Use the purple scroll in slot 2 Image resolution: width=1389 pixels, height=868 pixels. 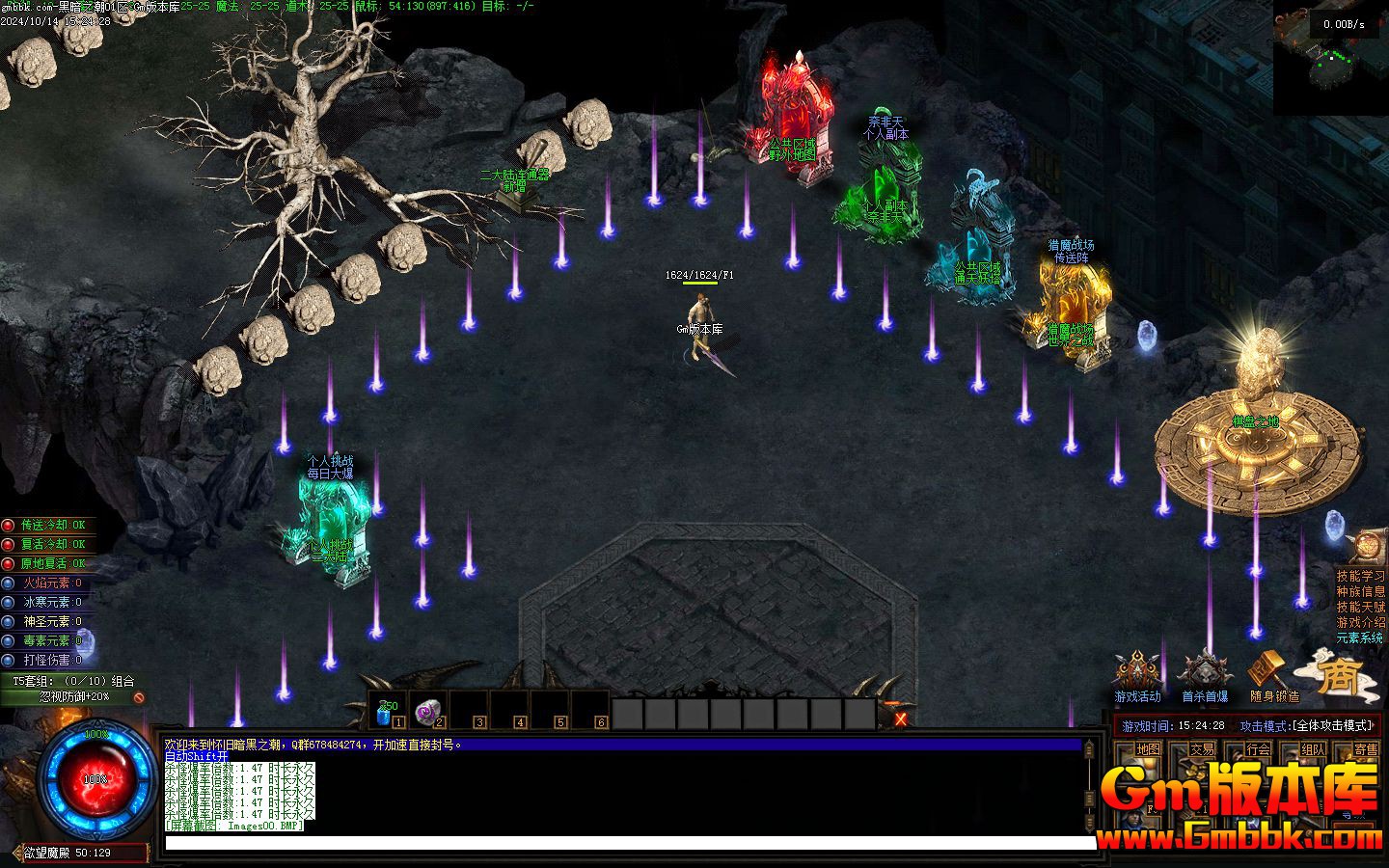point(426,712)
